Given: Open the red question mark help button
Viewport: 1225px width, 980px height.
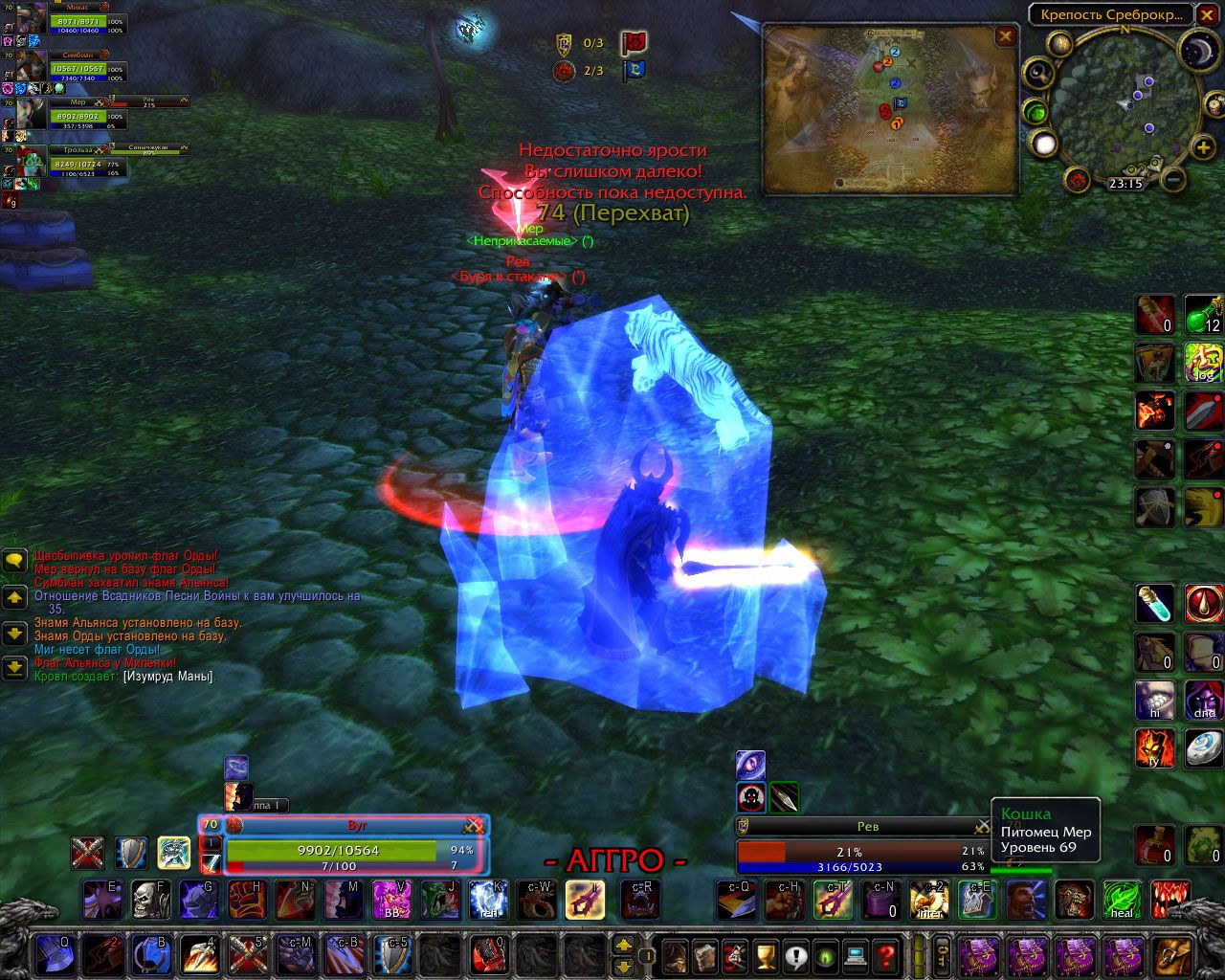Looking at the screenshot, I should tap(886, 954).
